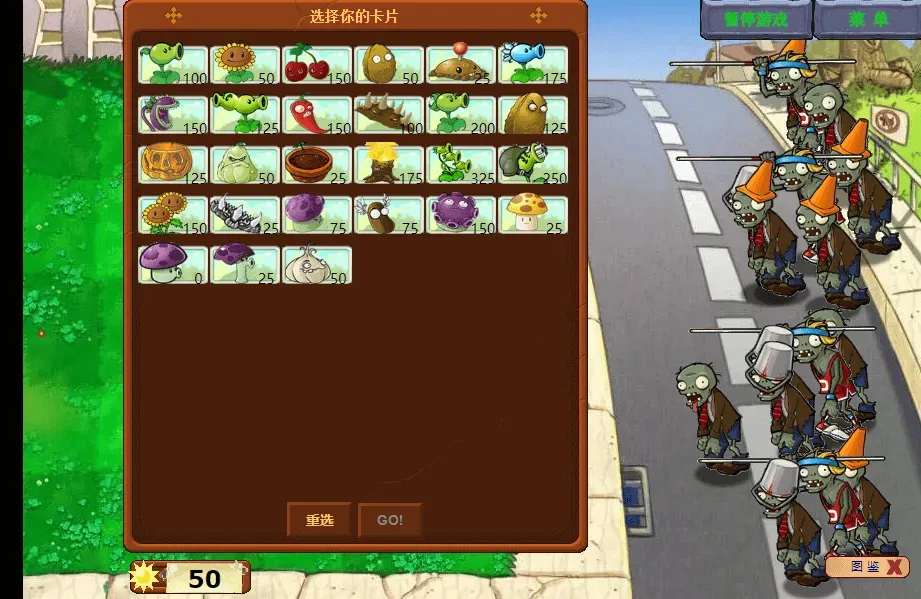Pick the Cherry Bomb card

click(317, 65)
